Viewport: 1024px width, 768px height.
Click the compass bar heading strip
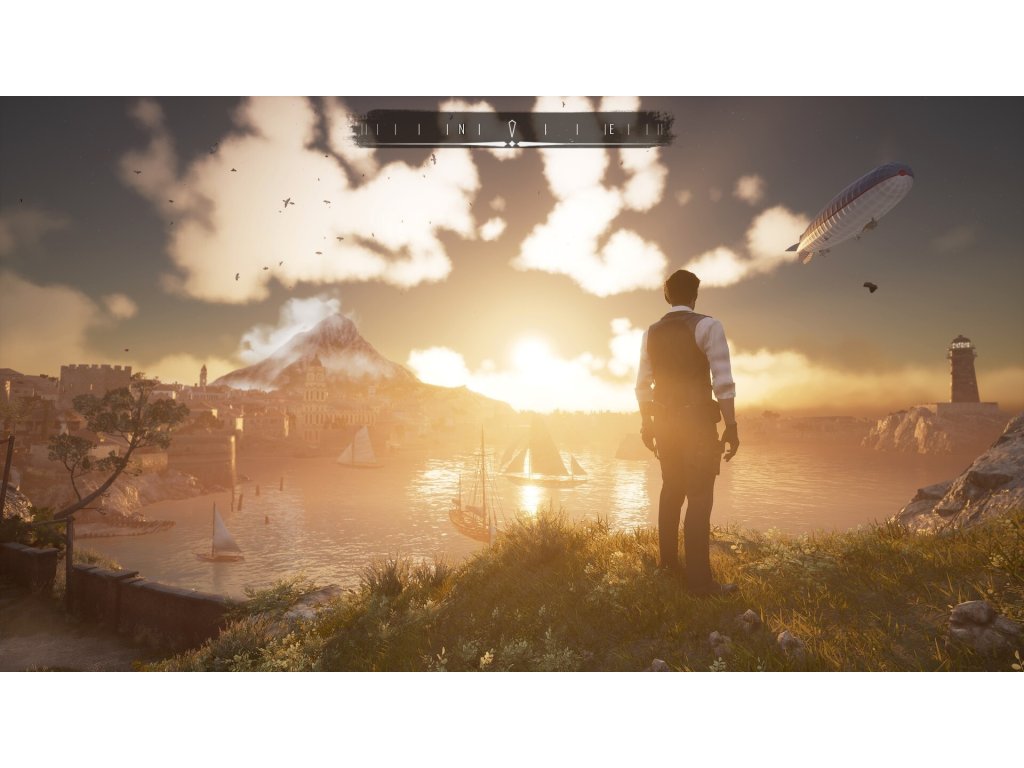[512, 128]
